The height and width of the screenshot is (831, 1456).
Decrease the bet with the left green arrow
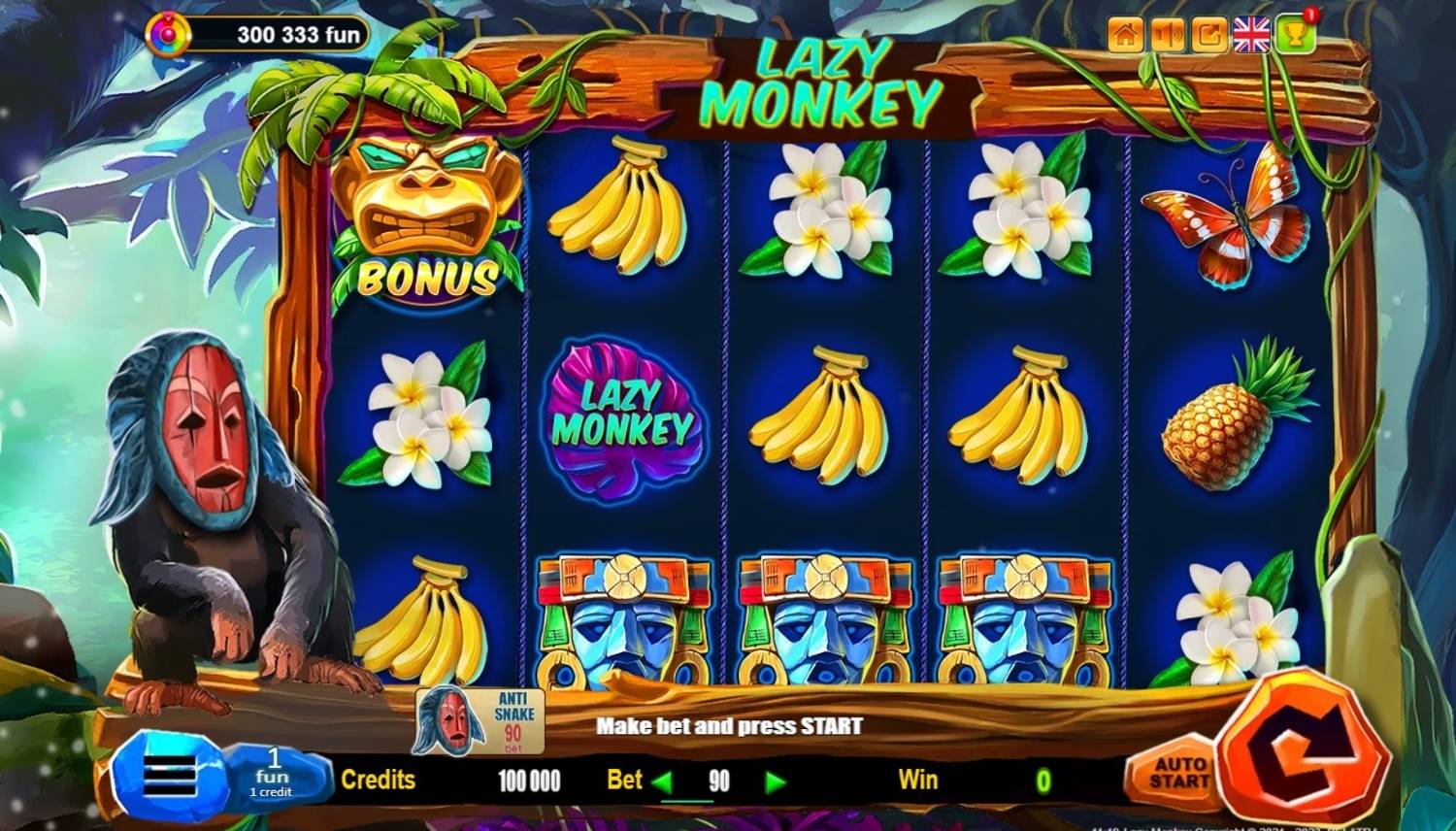tap(662, 781)
